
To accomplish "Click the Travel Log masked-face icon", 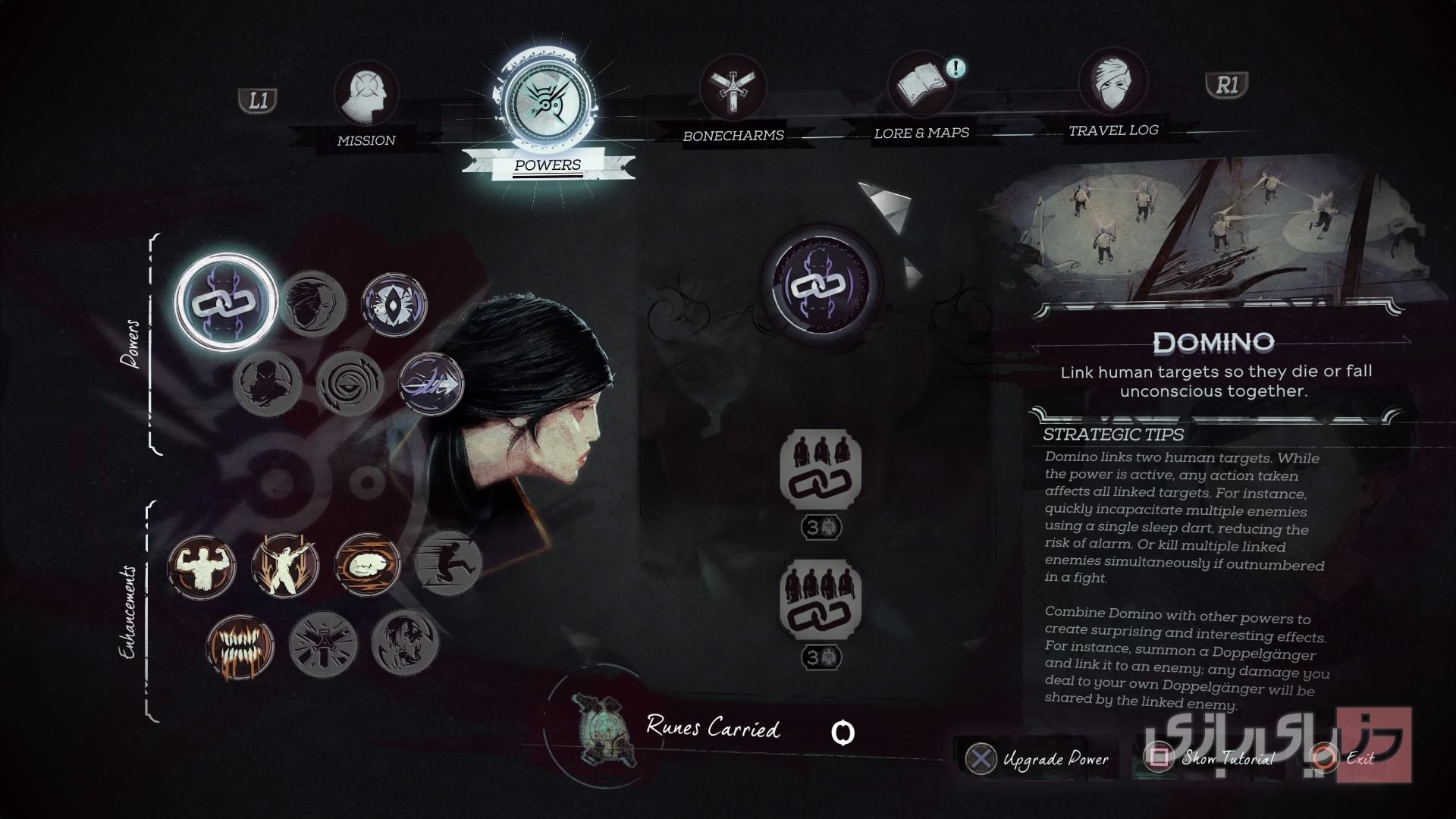I will tap(1113, 85).
